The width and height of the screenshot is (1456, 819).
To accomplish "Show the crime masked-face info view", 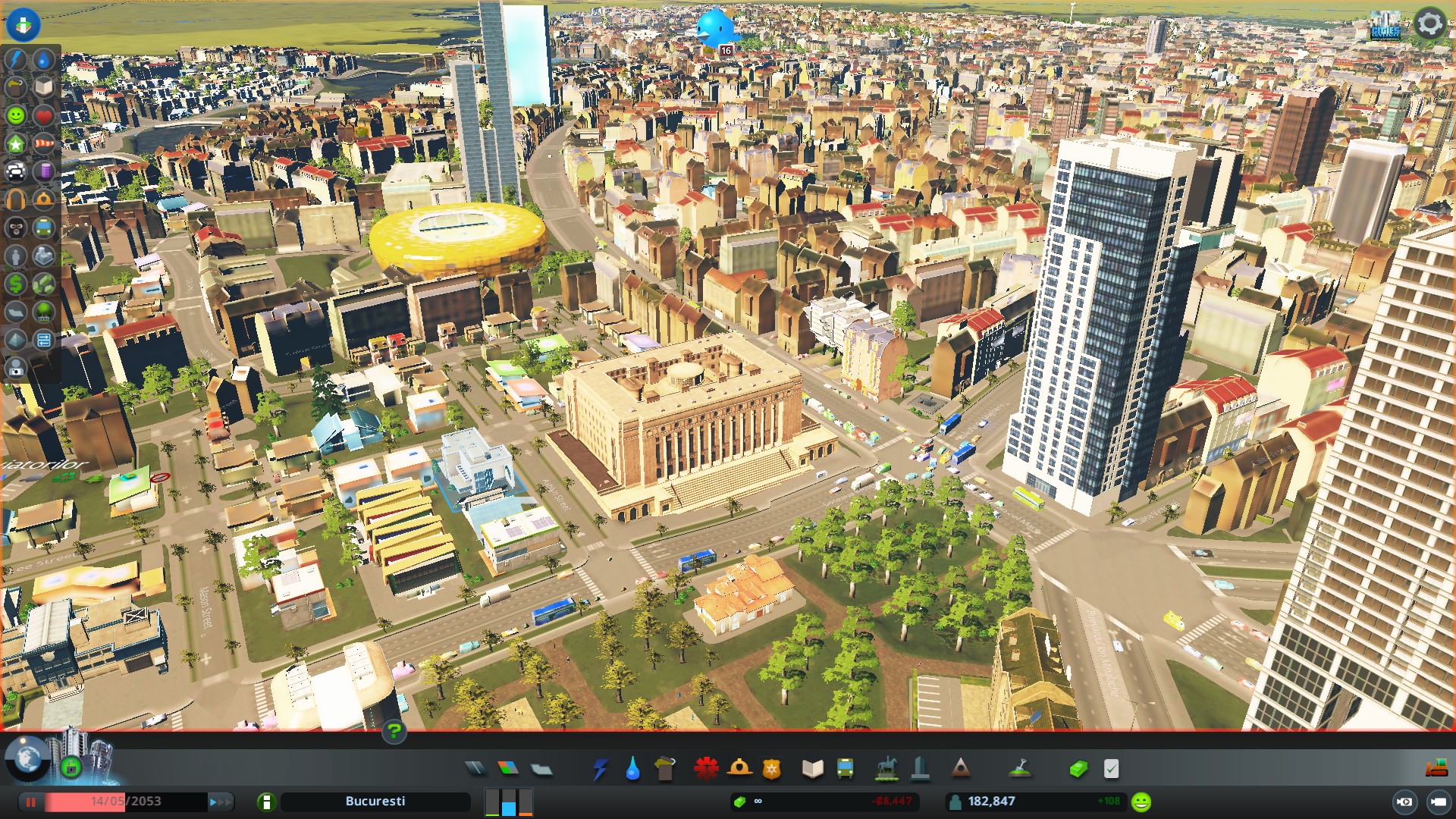I will point(16,227).
